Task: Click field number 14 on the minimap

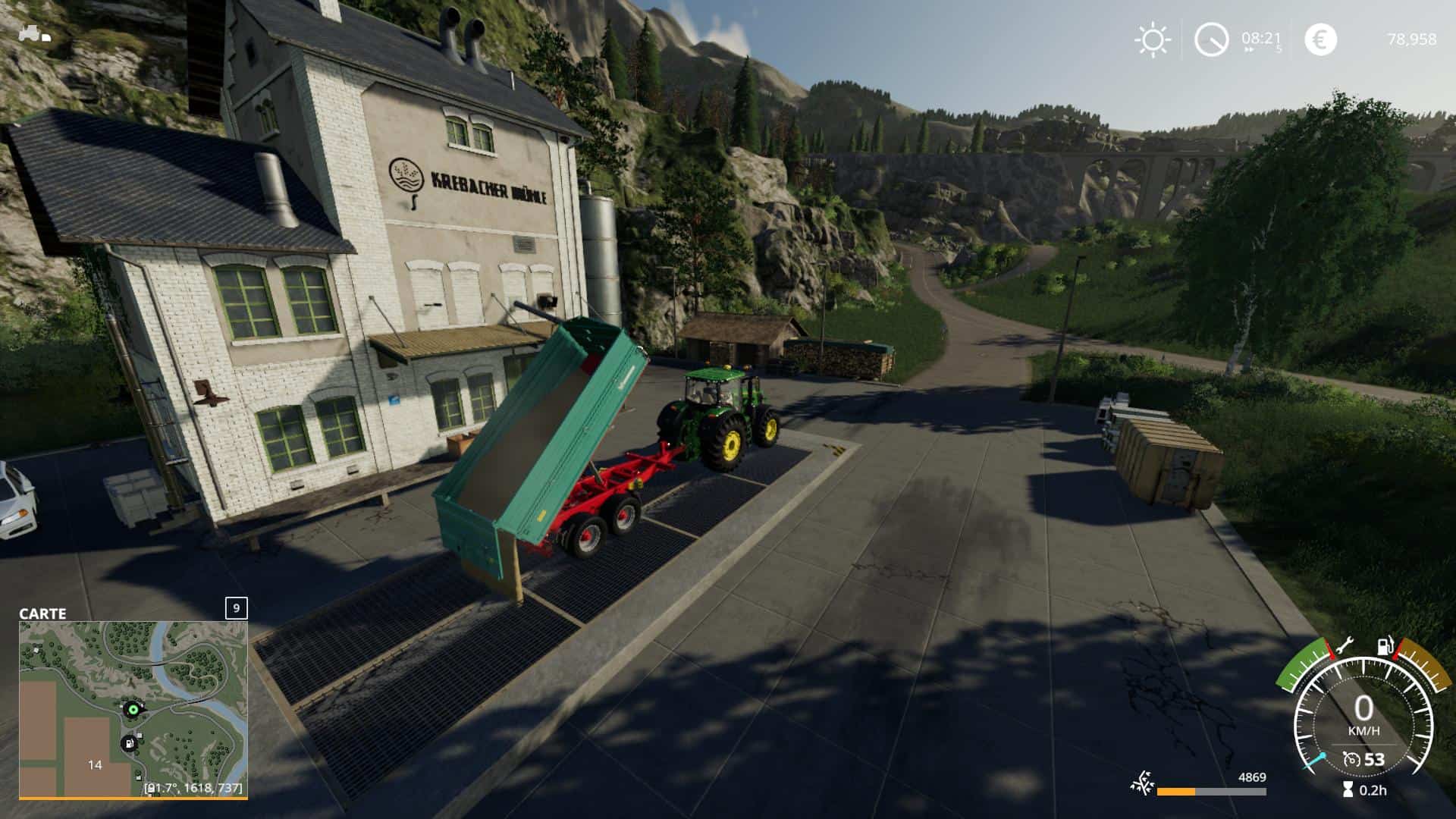Action: pyautogui.click(x=95, y=764)
